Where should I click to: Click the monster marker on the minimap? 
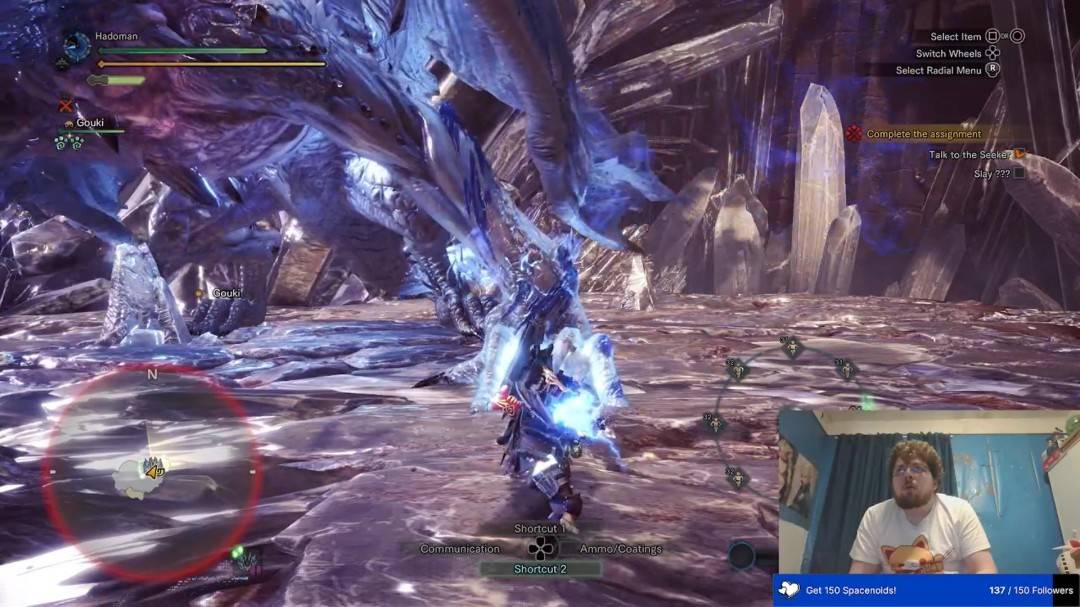[x=155, y=467]
